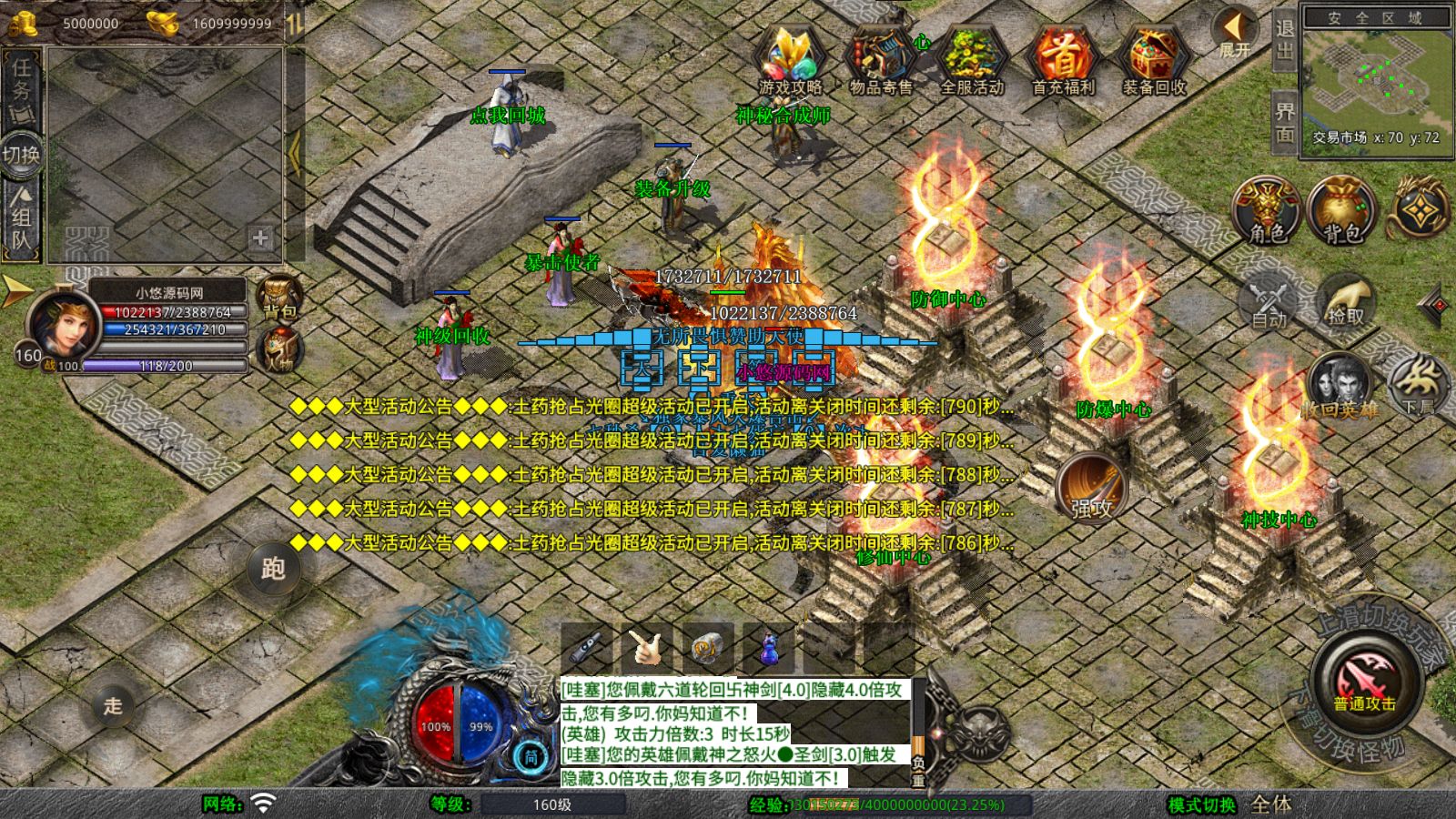The width and height of the screenshot is (1456, 819).
Task: Open the 游戏攻略 game guide icon
Action: (790, 60)
